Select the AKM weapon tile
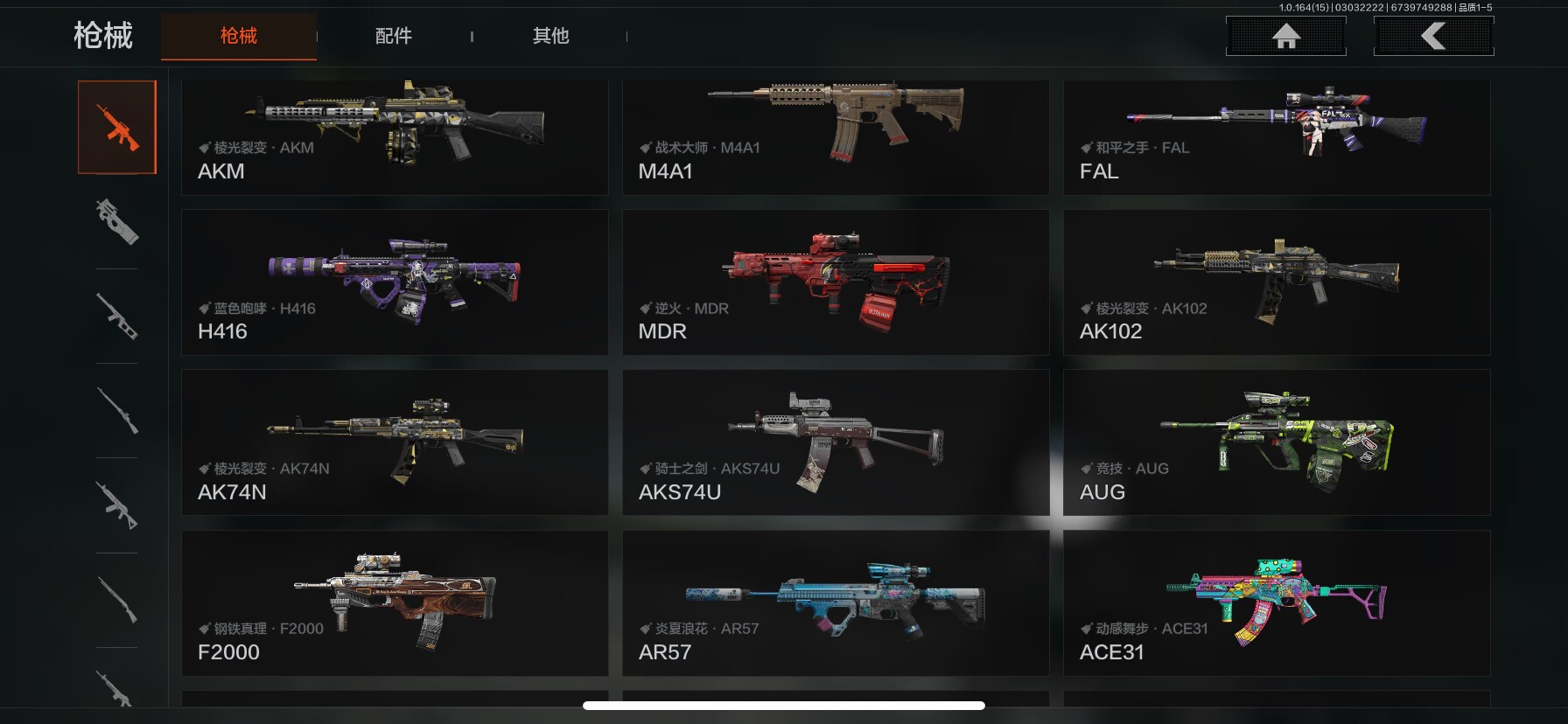Image resolution: width=1568 pixels, height=724 pixels. tap(394, 136)
